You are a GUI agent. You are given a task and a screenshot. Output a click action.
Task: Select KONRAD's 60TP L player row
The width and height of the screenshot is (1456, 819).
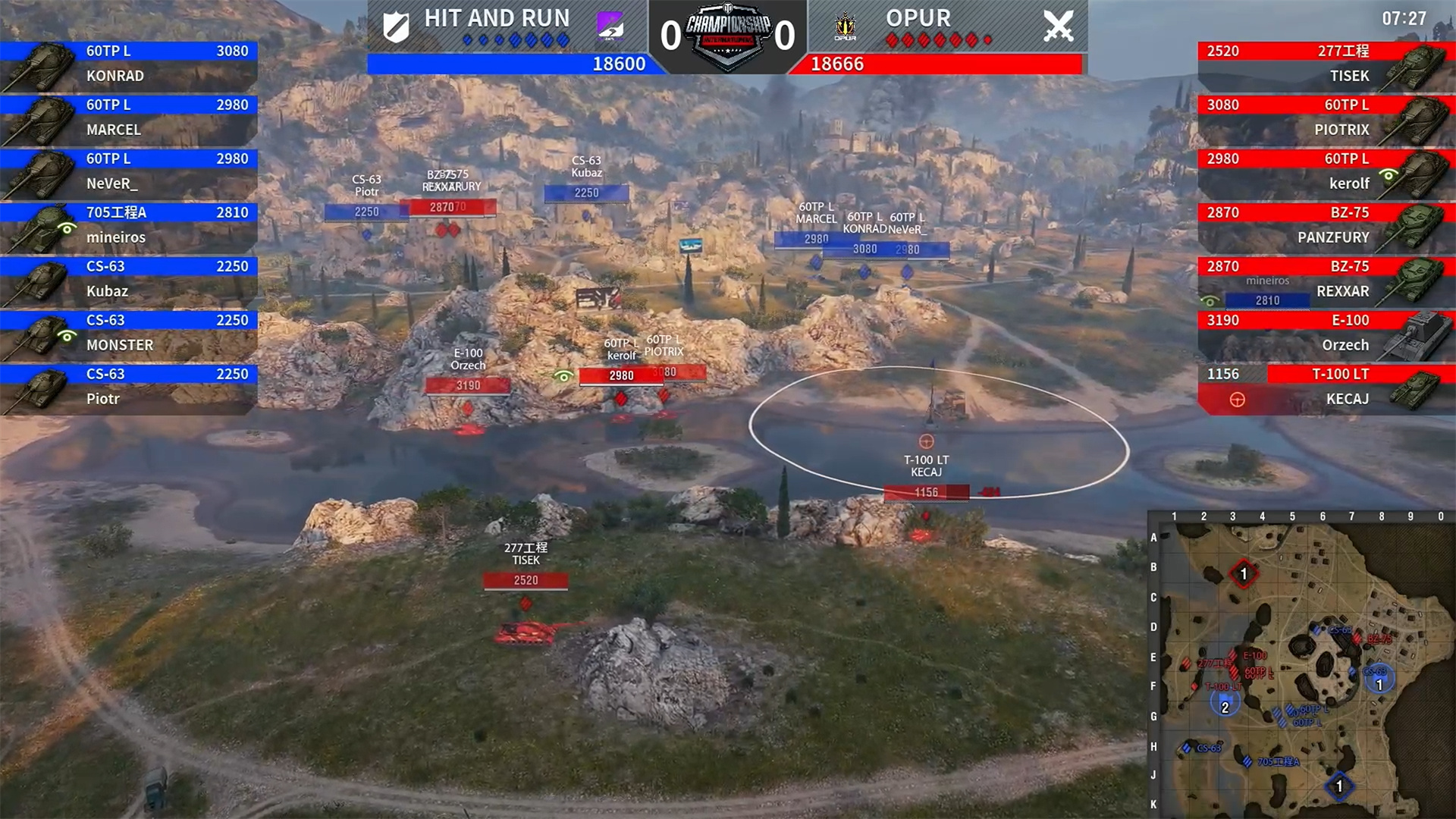[x=129, y=64]
